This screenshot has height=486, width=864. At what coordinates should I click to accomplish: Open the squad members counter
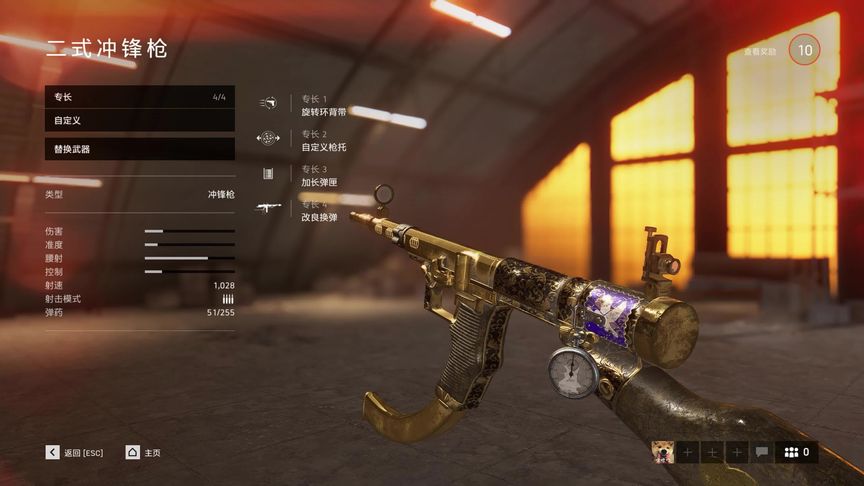[x=797, y=452]
